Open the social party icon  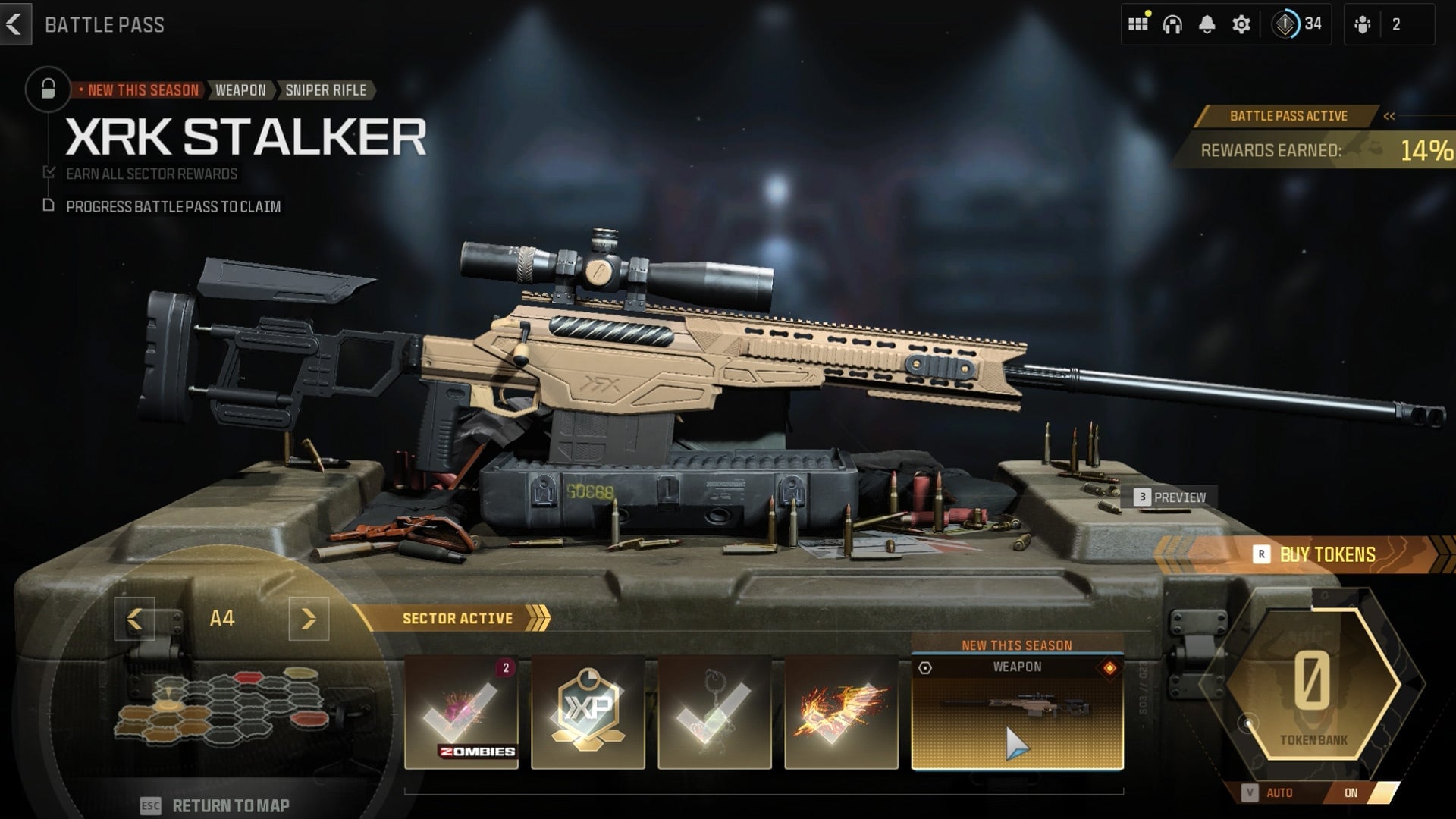(1363, 24)
